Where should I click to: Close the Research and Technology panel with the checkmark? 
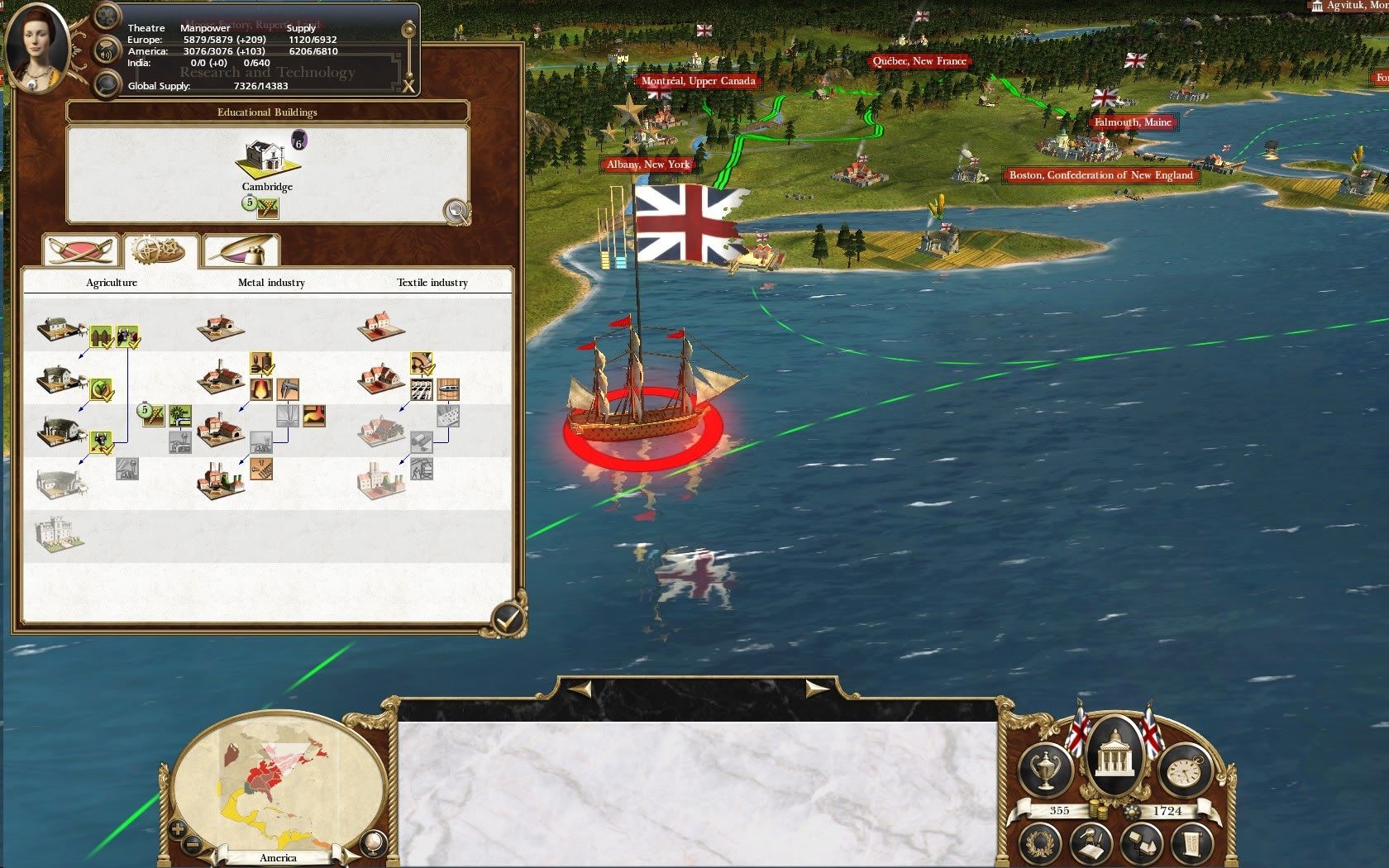point(508,617)
